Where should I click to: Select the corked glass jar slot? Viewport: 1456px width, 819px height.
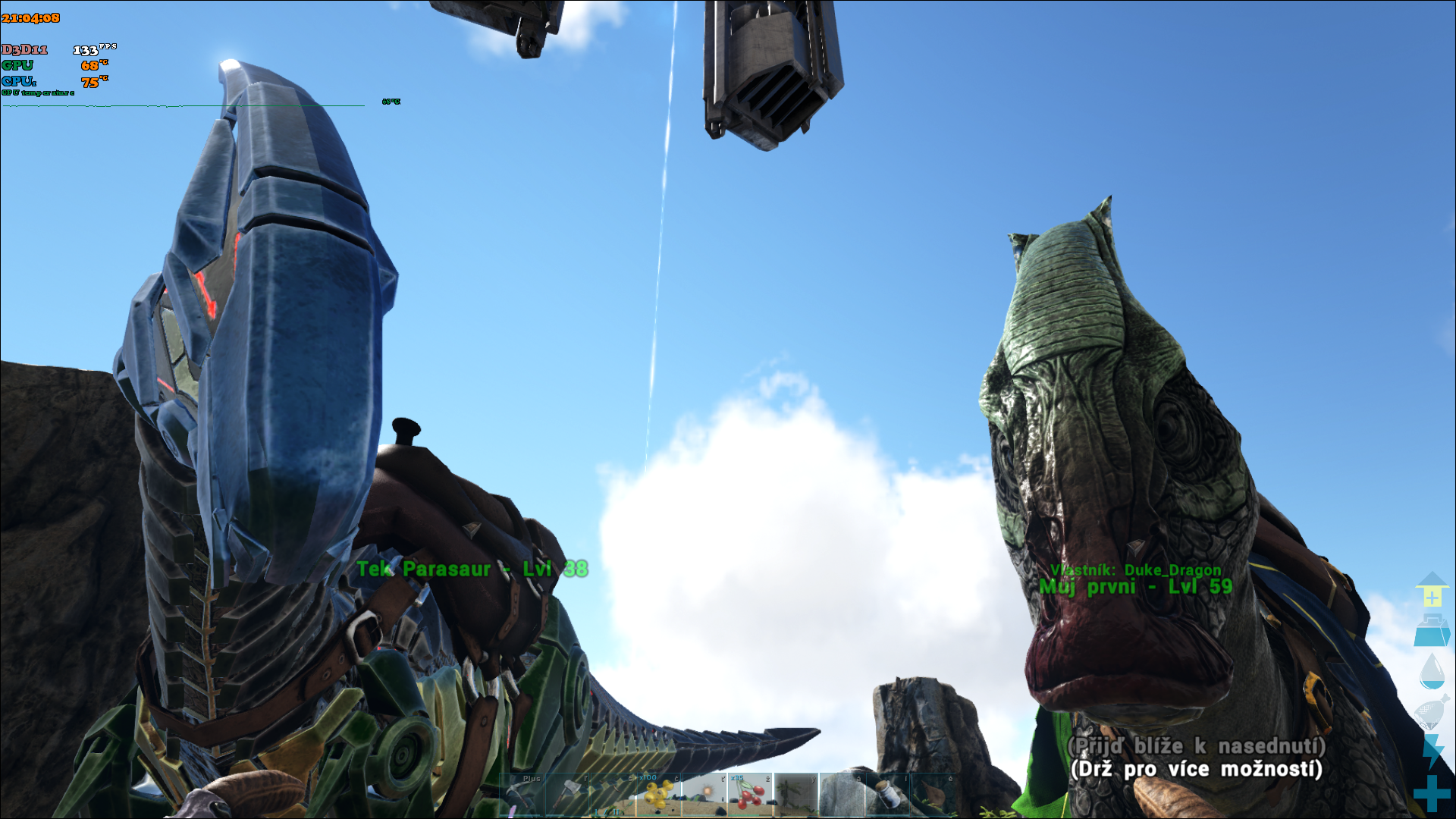[x=886, y=794]
